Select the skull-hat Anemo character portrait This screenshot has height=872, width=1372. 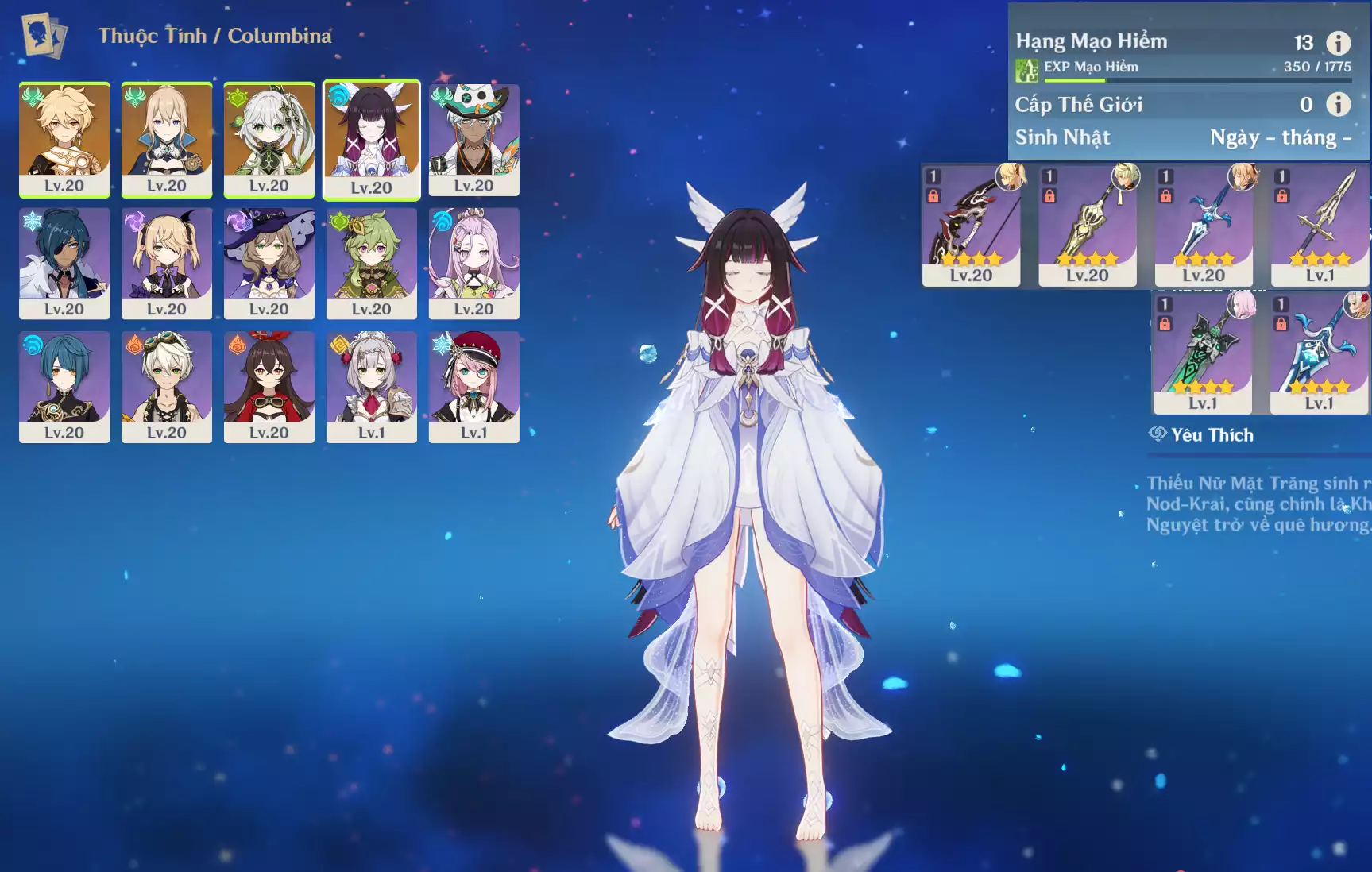(474, 139)
